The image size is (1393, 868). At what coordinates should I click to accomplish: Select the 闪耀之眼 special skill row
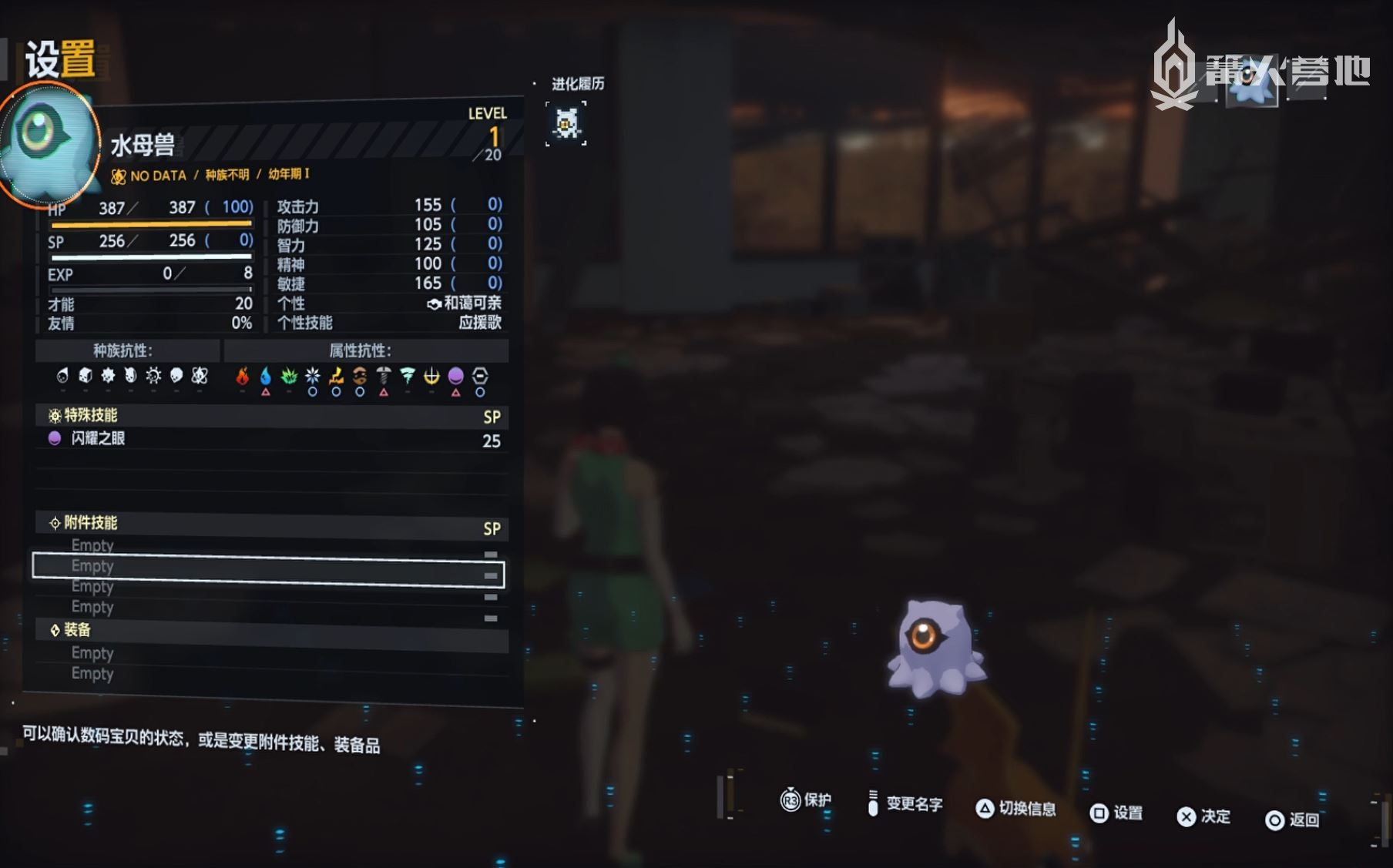tap(271, 439)
